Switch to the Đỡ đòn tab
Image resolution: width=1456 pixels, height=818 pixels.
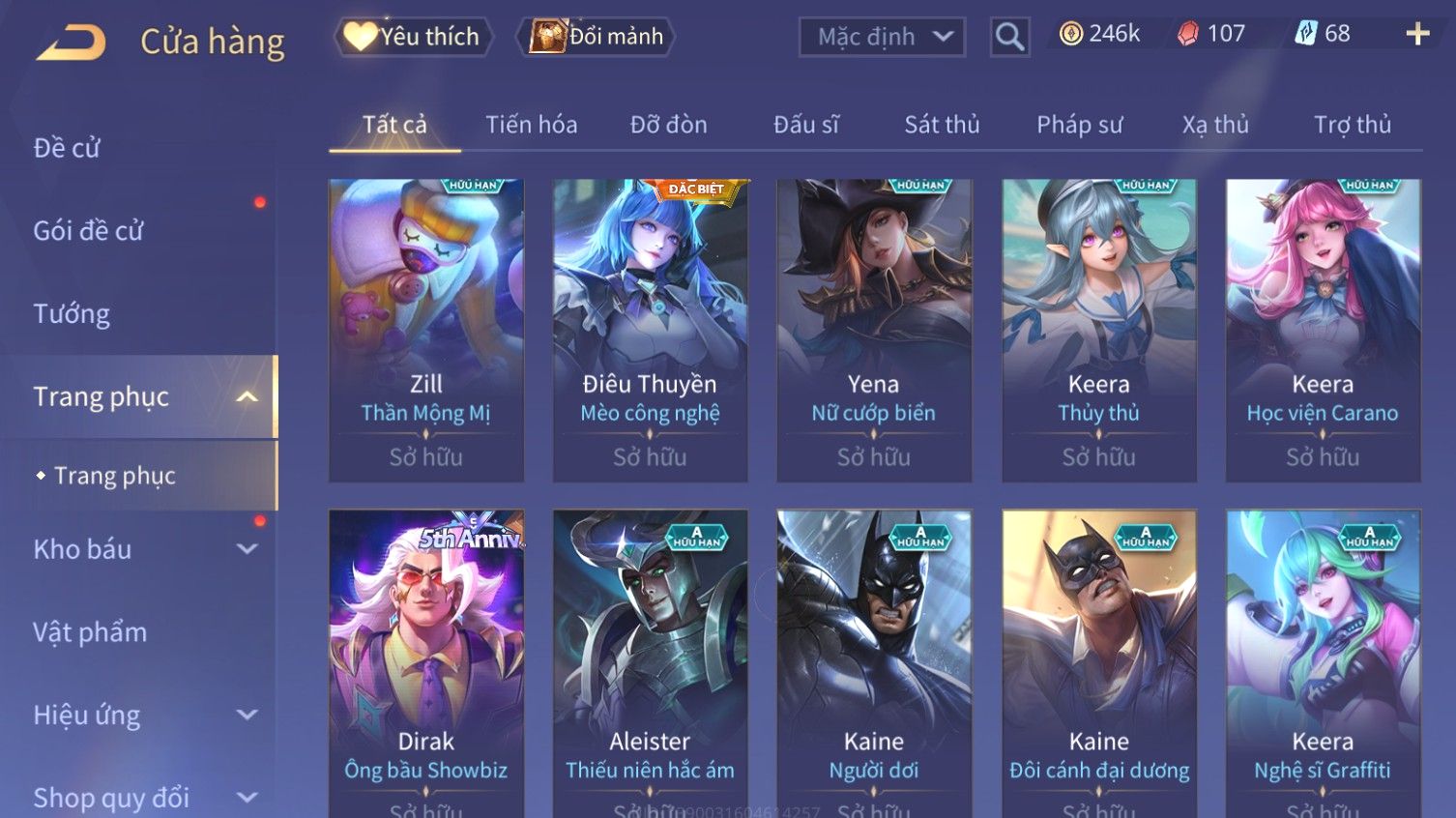668,125
